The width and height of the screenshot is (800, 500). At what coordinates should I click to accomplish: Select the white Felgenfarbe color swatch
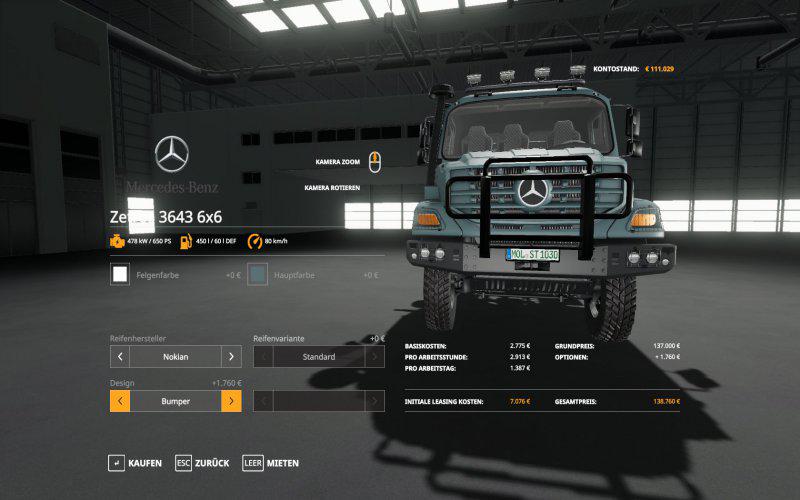click(x=120, y=274)
